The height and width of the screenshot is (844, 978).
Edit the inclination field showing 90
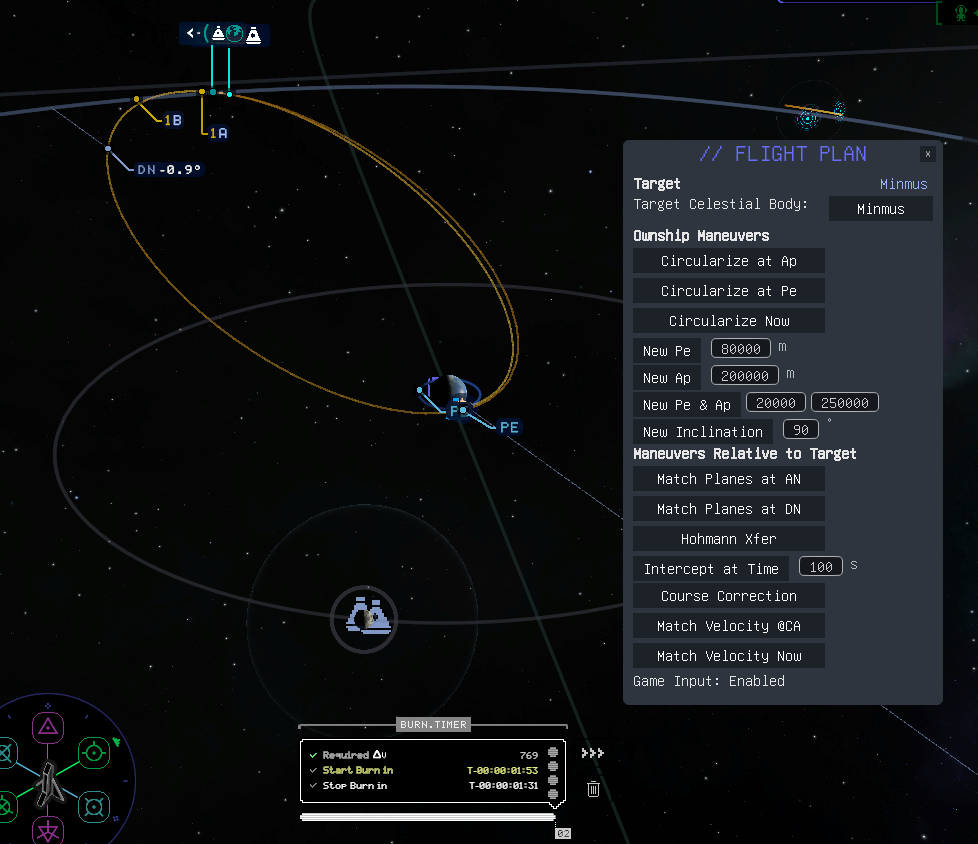coord(800,429)
